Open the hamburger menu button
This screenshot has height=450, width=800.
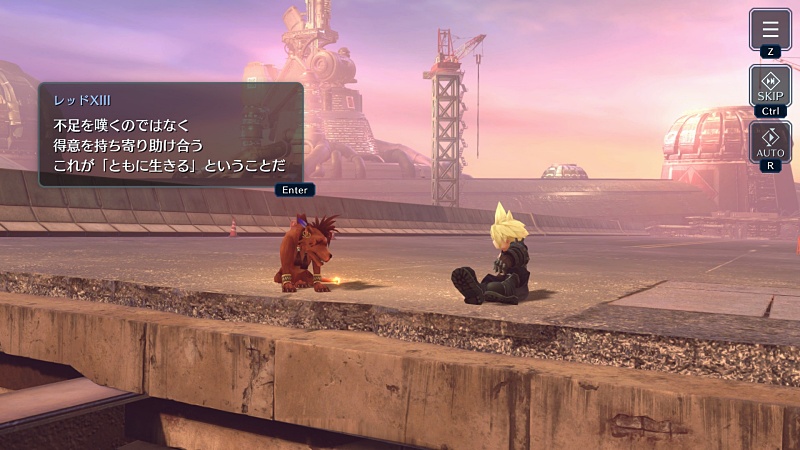click(x=770, y=29)
